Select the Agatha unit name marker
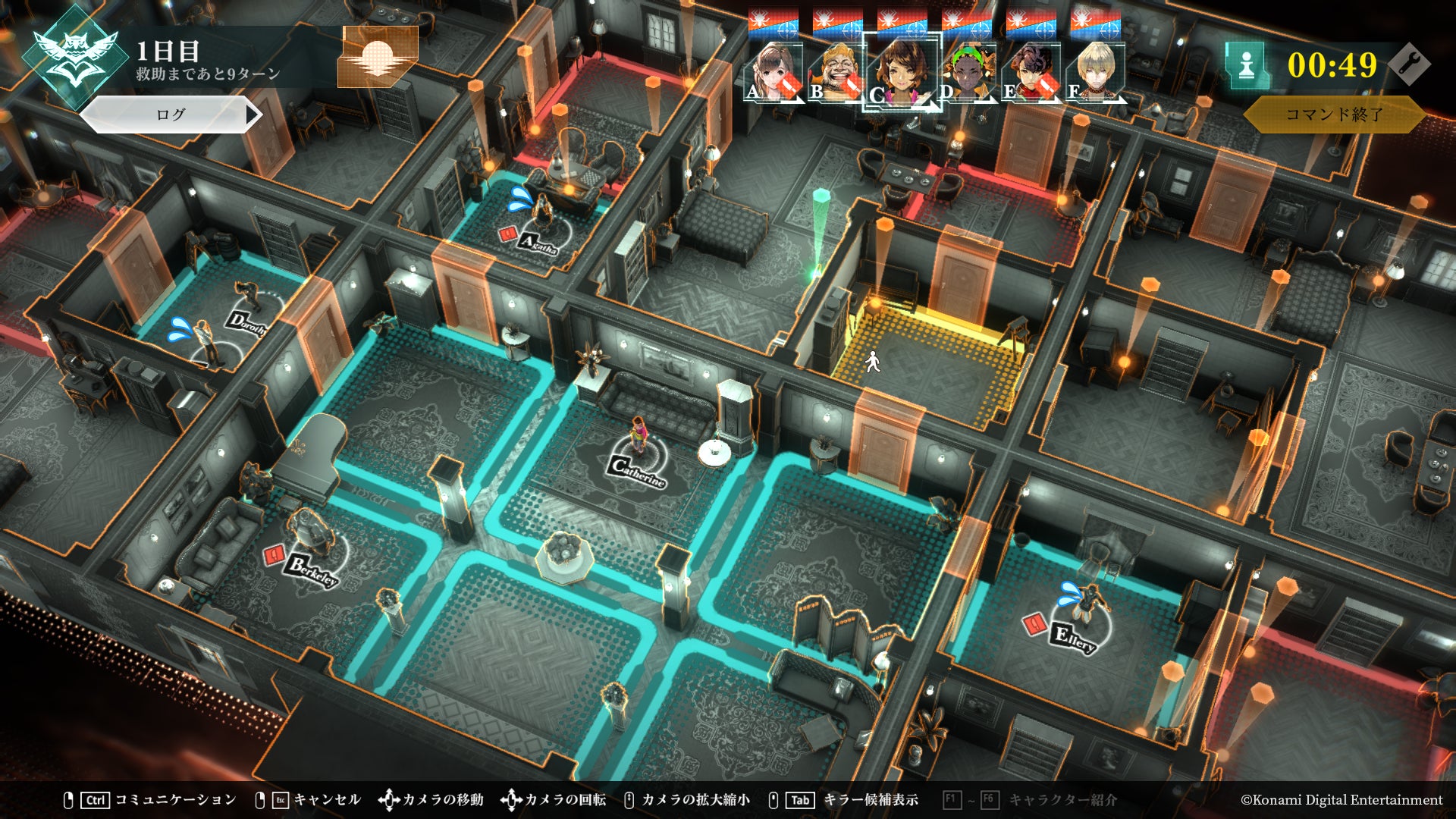 coord(538,243)
